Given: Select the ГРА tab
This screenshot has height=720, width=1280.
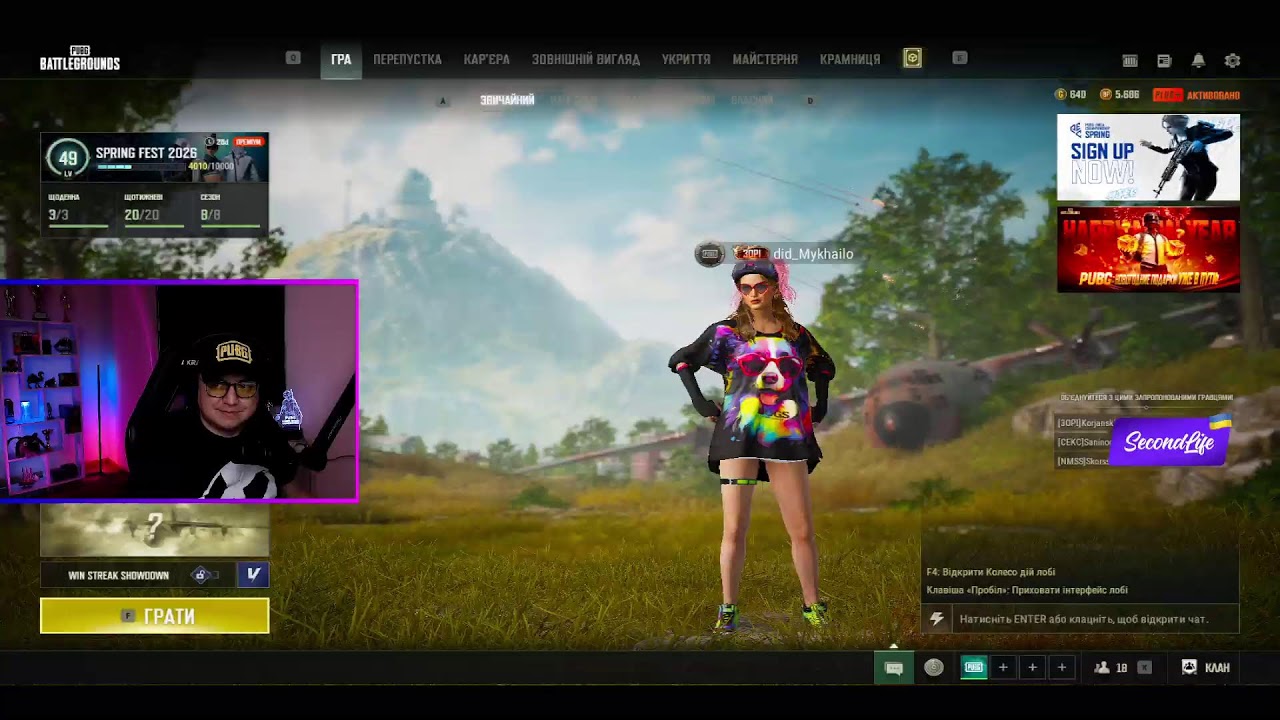Looking at the screenshot, I should [341, 60].
